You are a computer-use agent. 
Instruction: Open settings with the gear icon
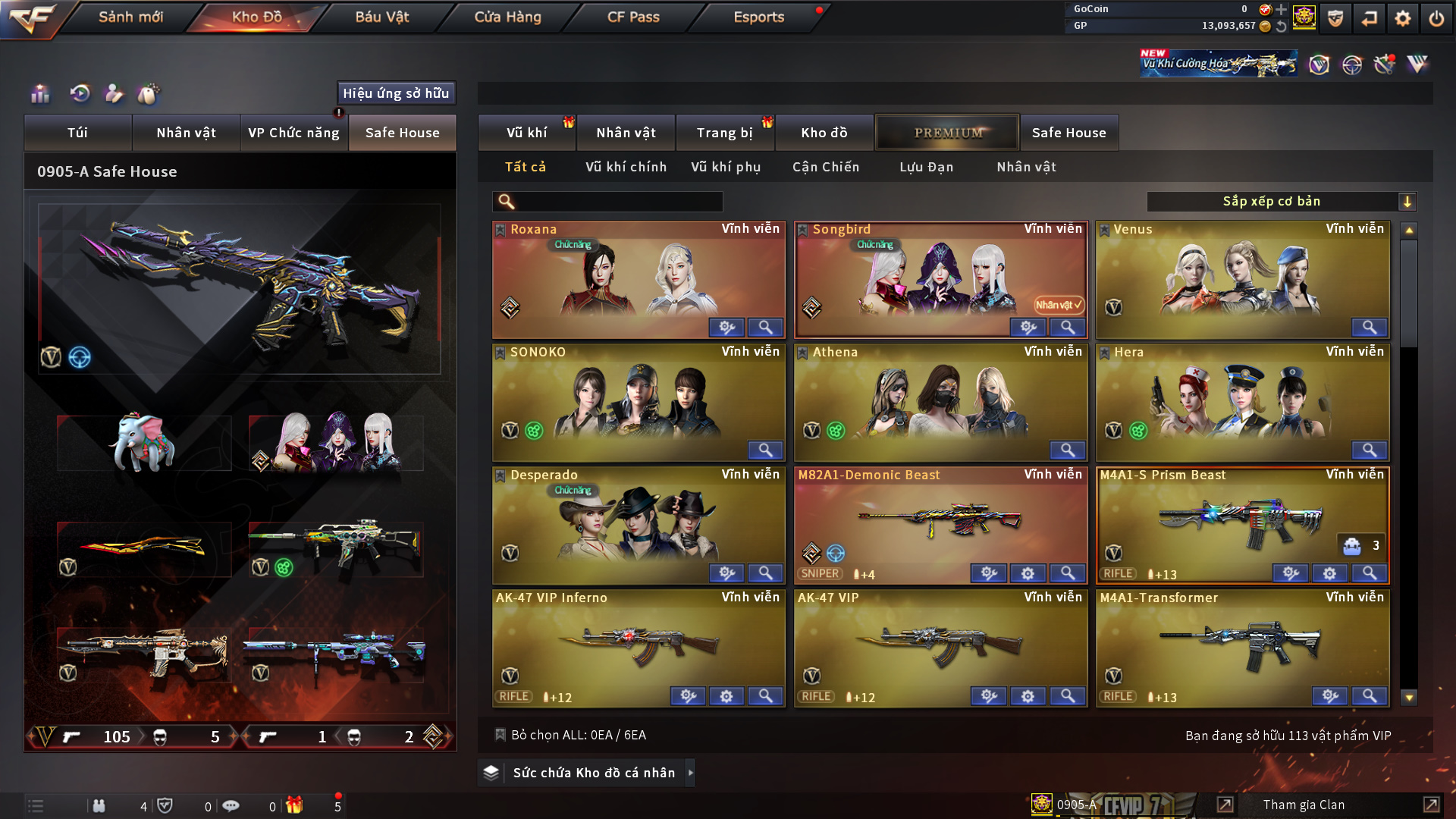pyautogui.click(x=1402, y=18)
